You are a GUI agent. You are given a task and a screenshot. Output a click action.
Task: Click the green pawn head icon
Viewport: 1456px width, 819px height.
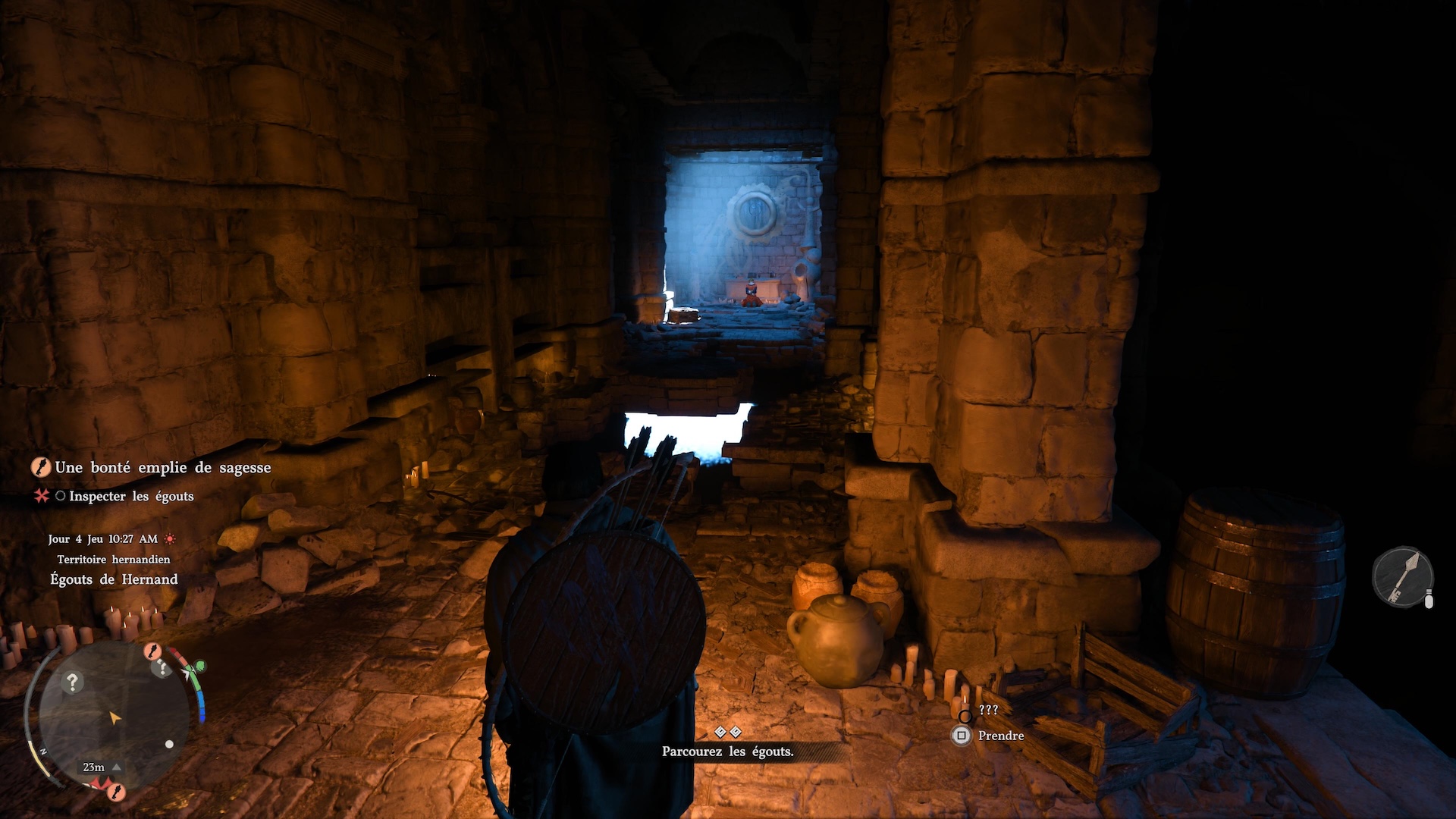(200, 666)
